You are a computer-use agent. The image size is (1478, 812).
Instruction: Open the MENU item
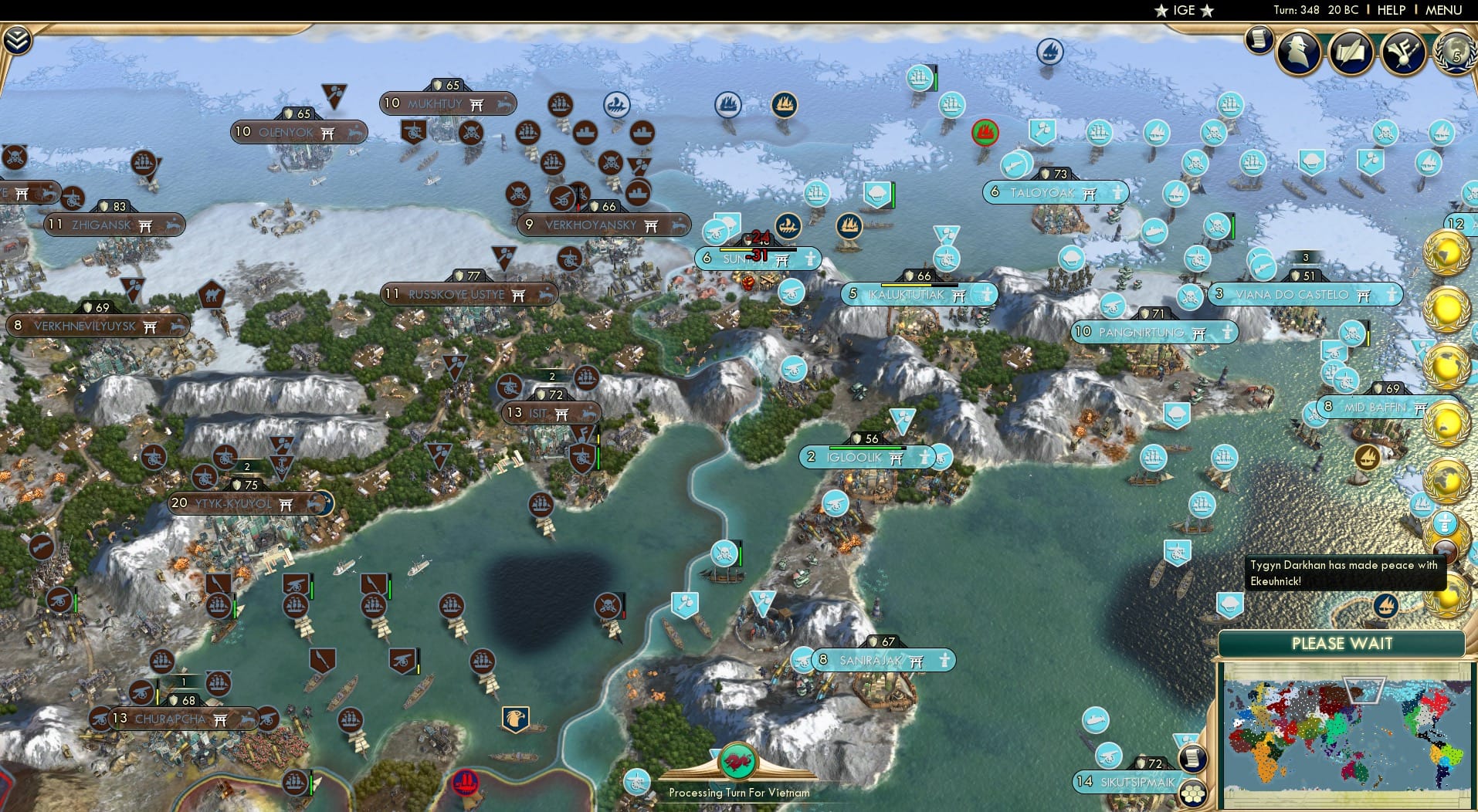click(x=1442, y=10)
